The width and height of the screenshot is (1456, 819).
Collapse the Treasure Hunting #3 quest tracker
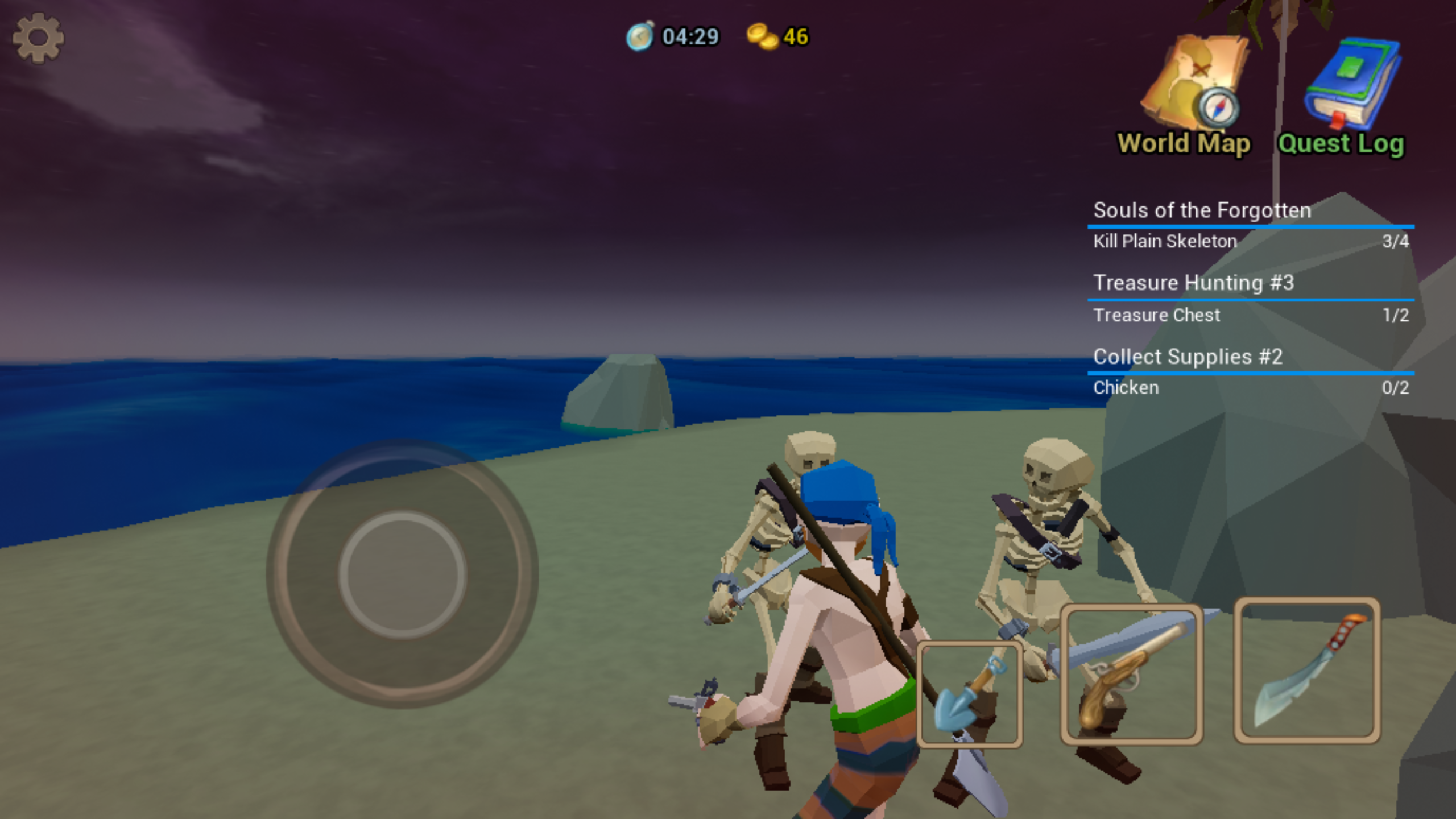click(x=1193, y=283)
